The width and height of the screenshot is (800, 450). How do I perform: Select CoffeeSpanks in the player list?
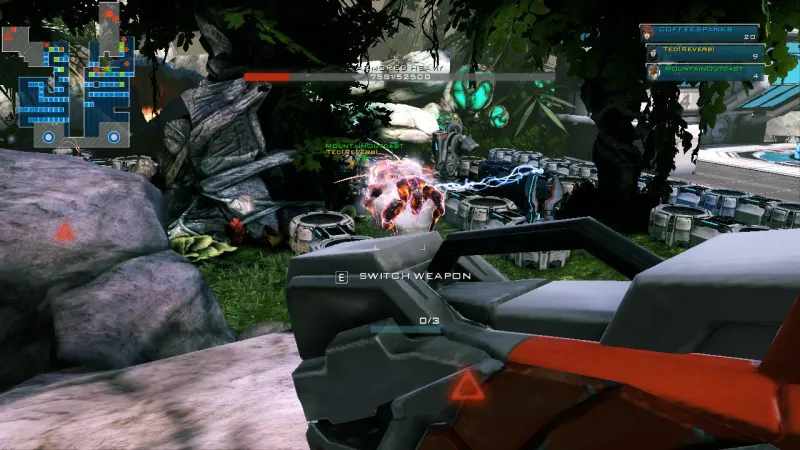(705, 33)
